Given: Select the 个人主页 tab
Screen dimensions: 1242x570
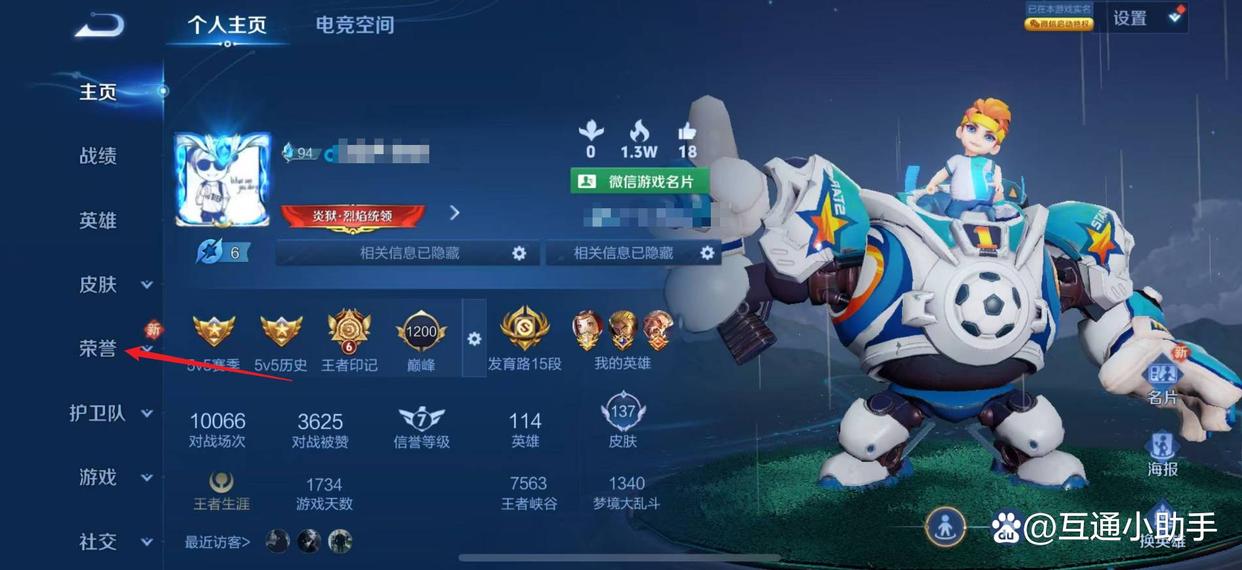Looking at the screenshot, I should [x=227, y=25].
